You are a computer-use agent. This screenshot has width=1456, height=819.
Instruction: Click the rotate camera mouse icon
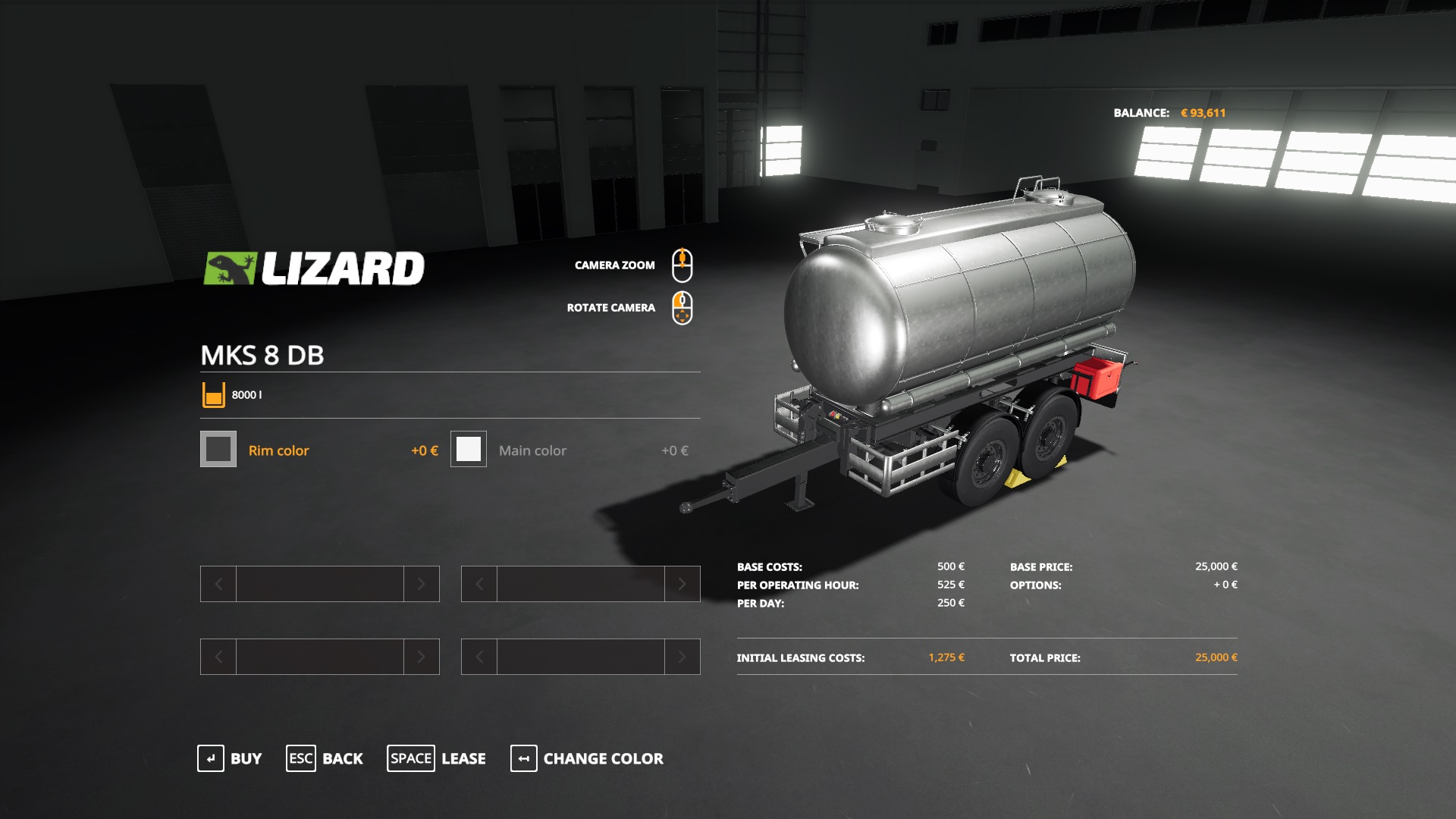pos(683,307)
